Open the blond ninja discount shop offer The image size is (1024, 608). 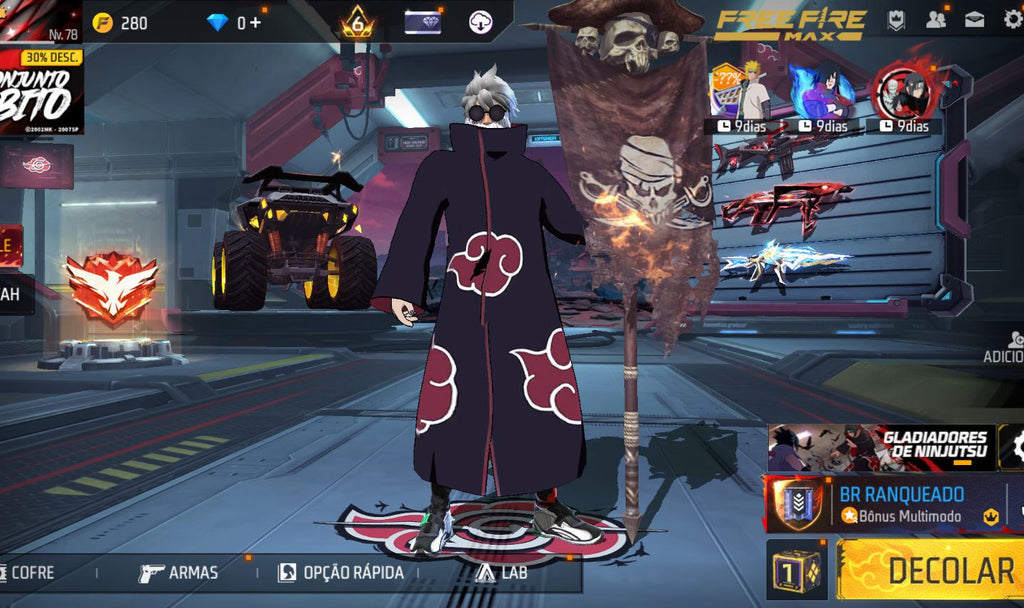tap(742, 94)
